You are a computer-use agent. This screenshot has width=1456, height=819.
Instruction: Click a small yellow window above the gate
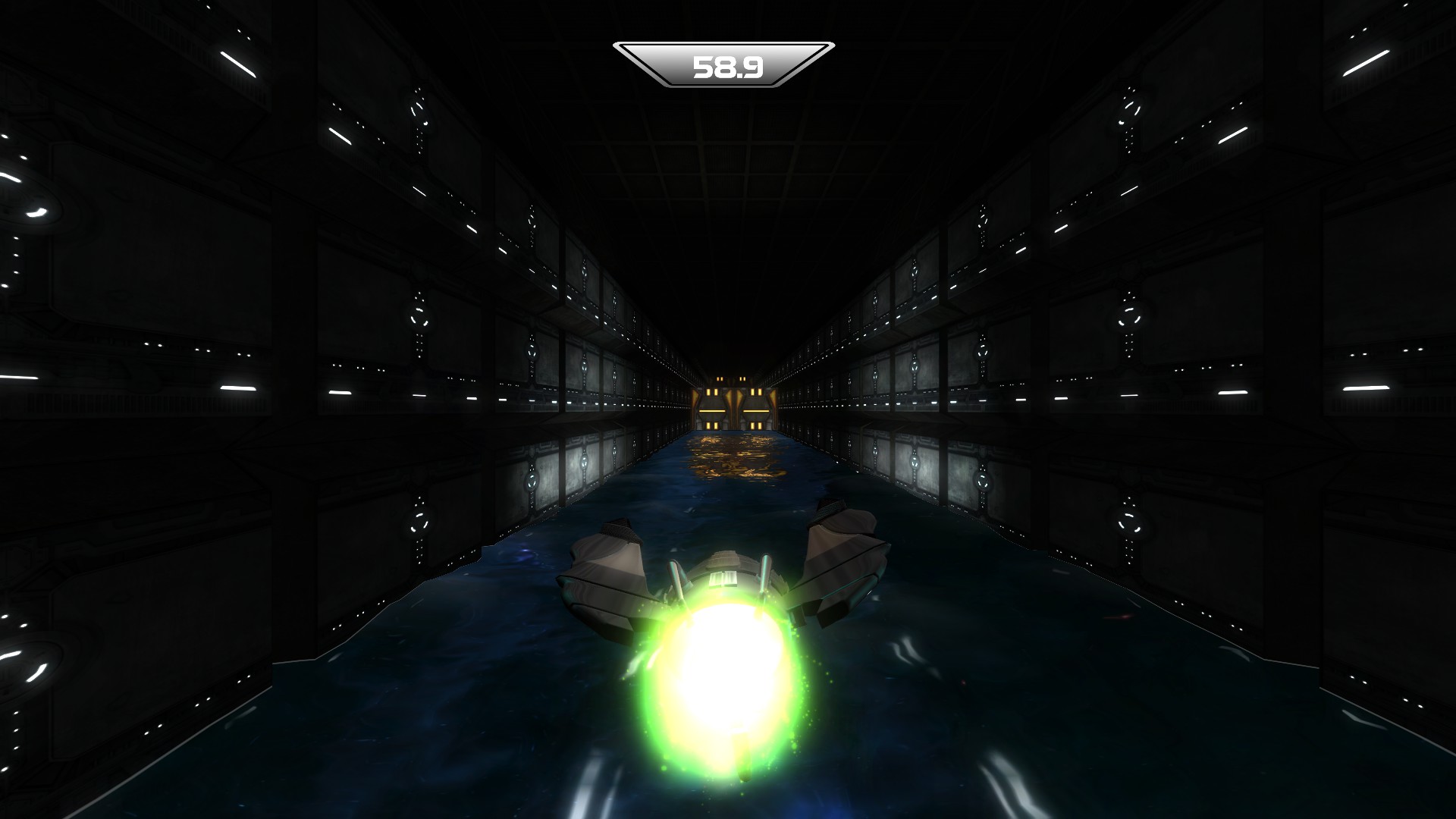[720, 378]
